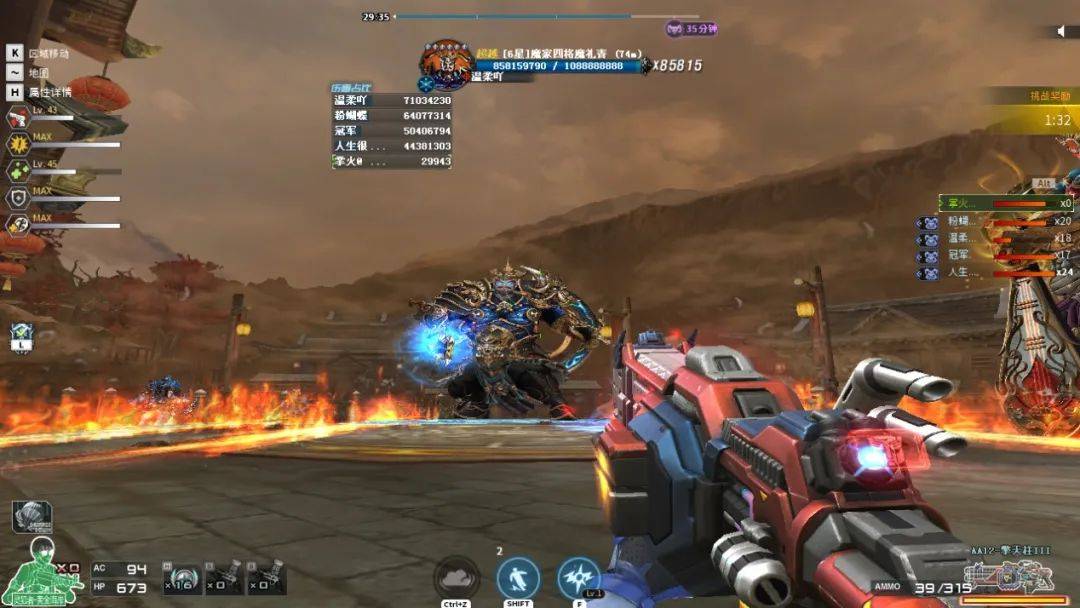Click the boss portrait icon
This screenshot has height=608, width=1080.
pos(446,63)
